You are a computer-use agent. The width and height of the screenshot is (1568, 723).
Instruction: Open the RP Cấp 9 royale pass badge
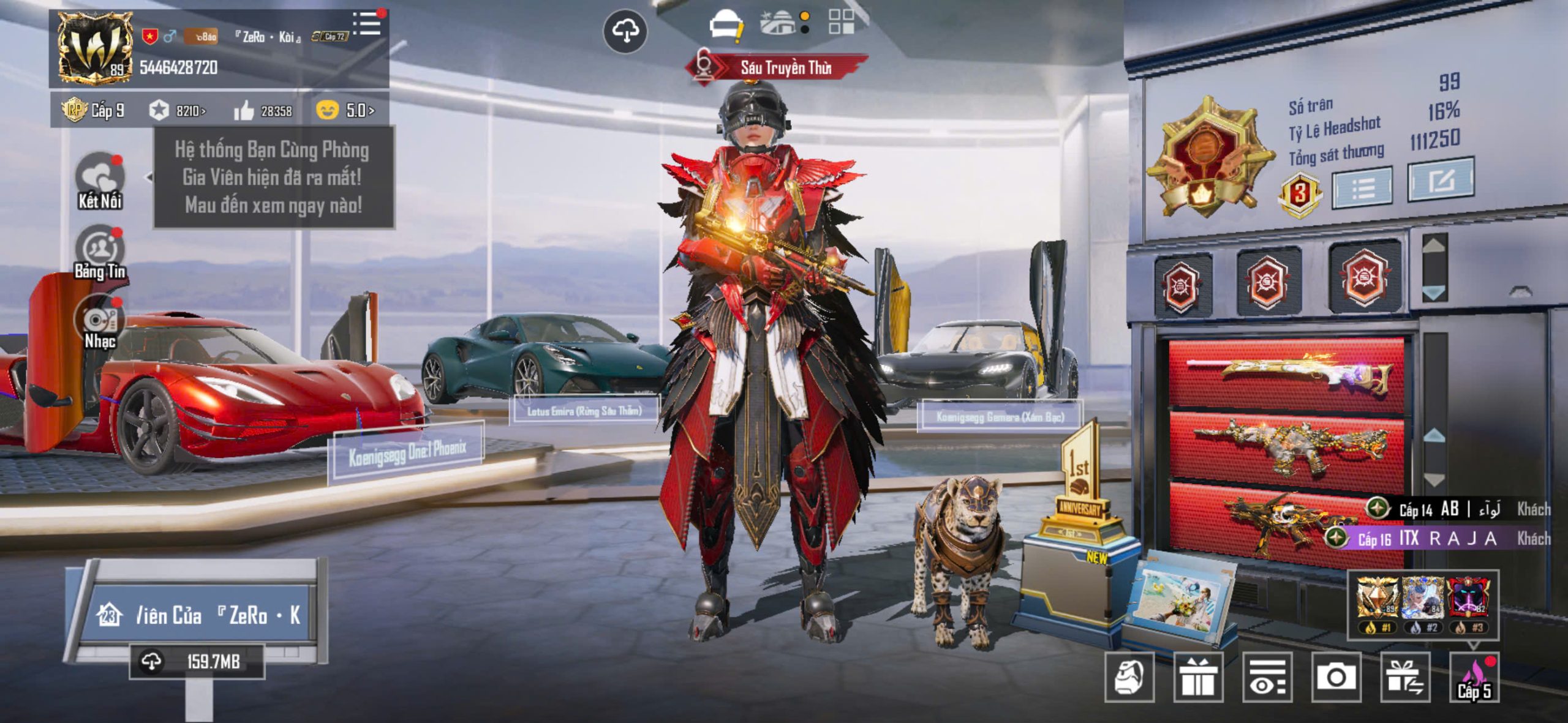93,110
